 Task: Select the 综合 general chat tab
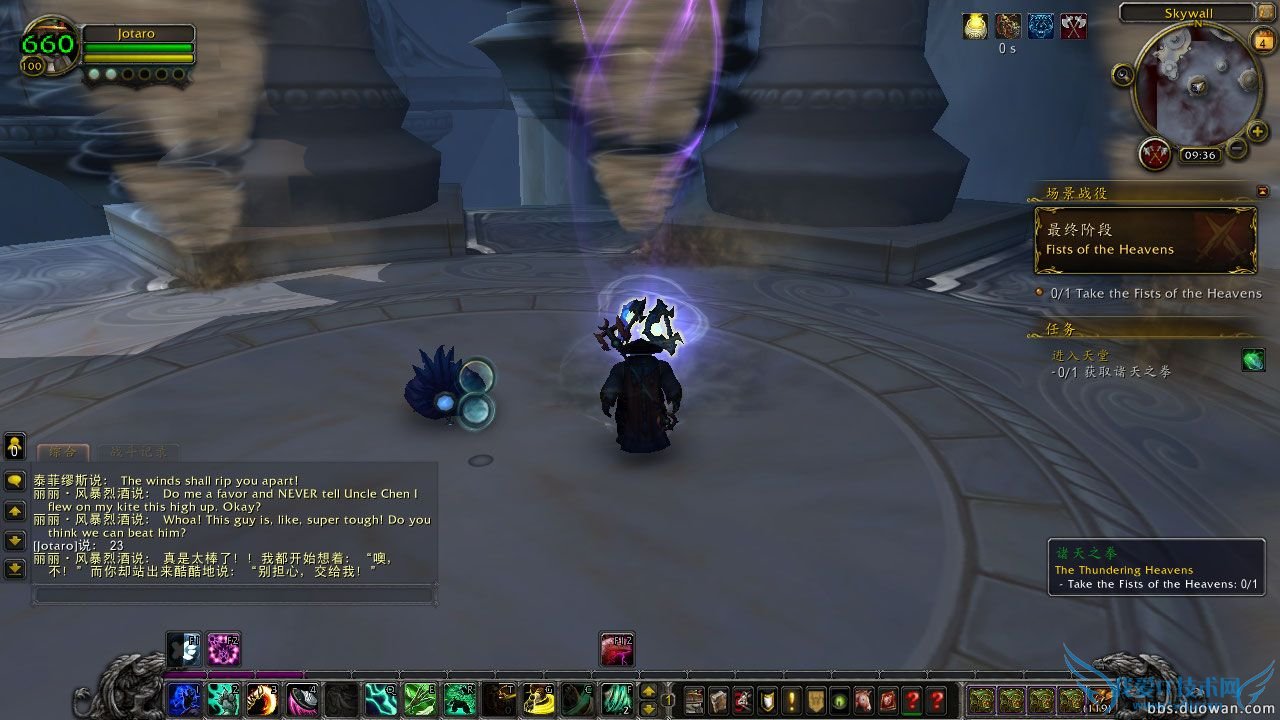point(63,452)
